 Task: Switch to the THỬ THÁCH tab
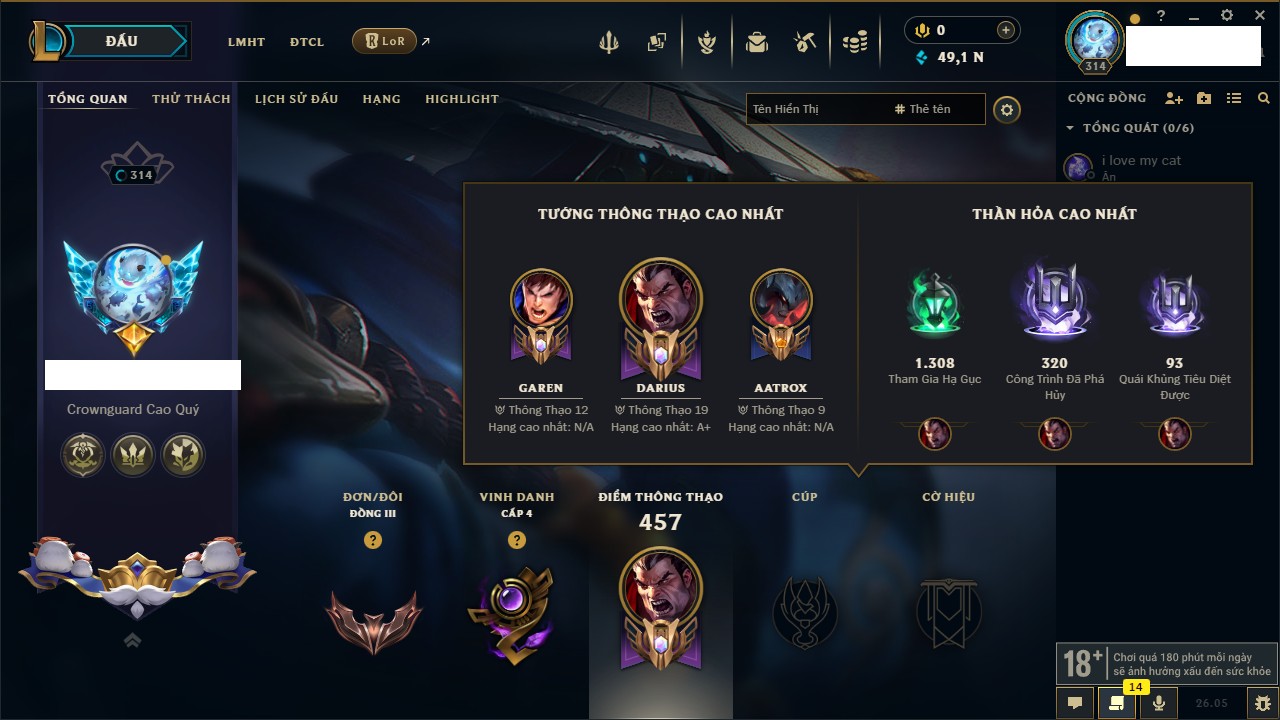click(x=191, y=99)
